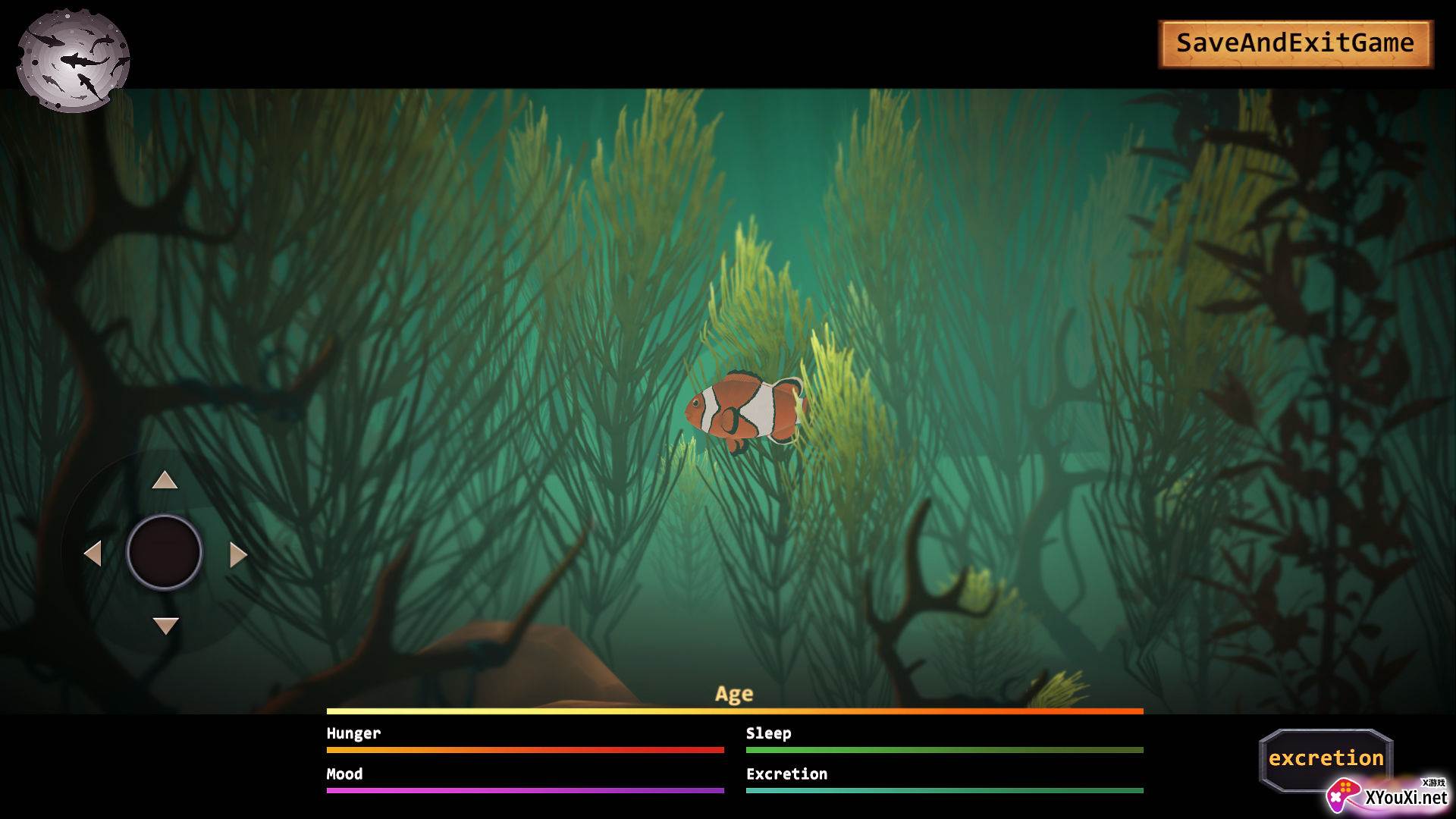Click the SaveAndExitGame button
The height and width of the screenshot is (819, 1456).
[1294, 43]
